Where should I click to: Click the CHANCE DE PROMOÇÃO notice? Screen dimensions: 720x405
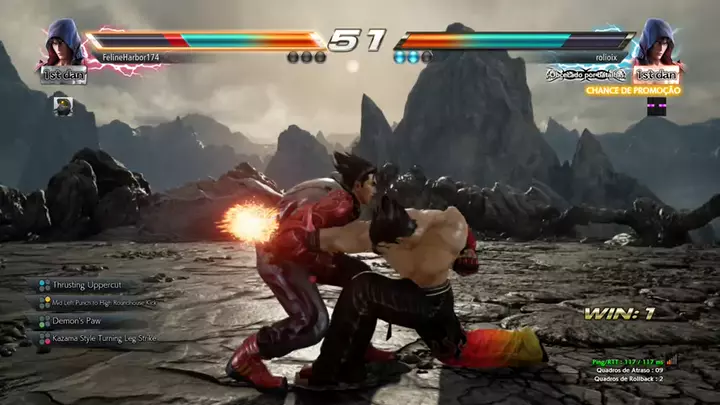pyautogui.click(x=634, y=90)
